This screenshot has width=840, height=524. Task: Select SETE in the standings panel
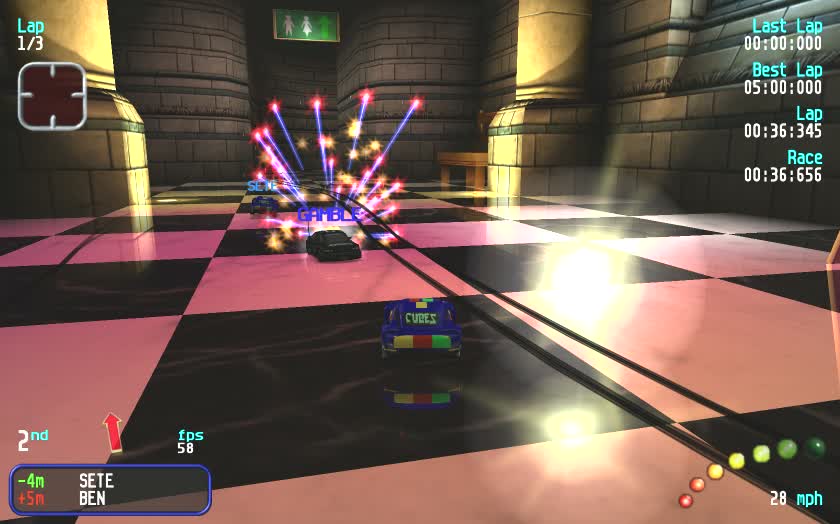(96, 481)
